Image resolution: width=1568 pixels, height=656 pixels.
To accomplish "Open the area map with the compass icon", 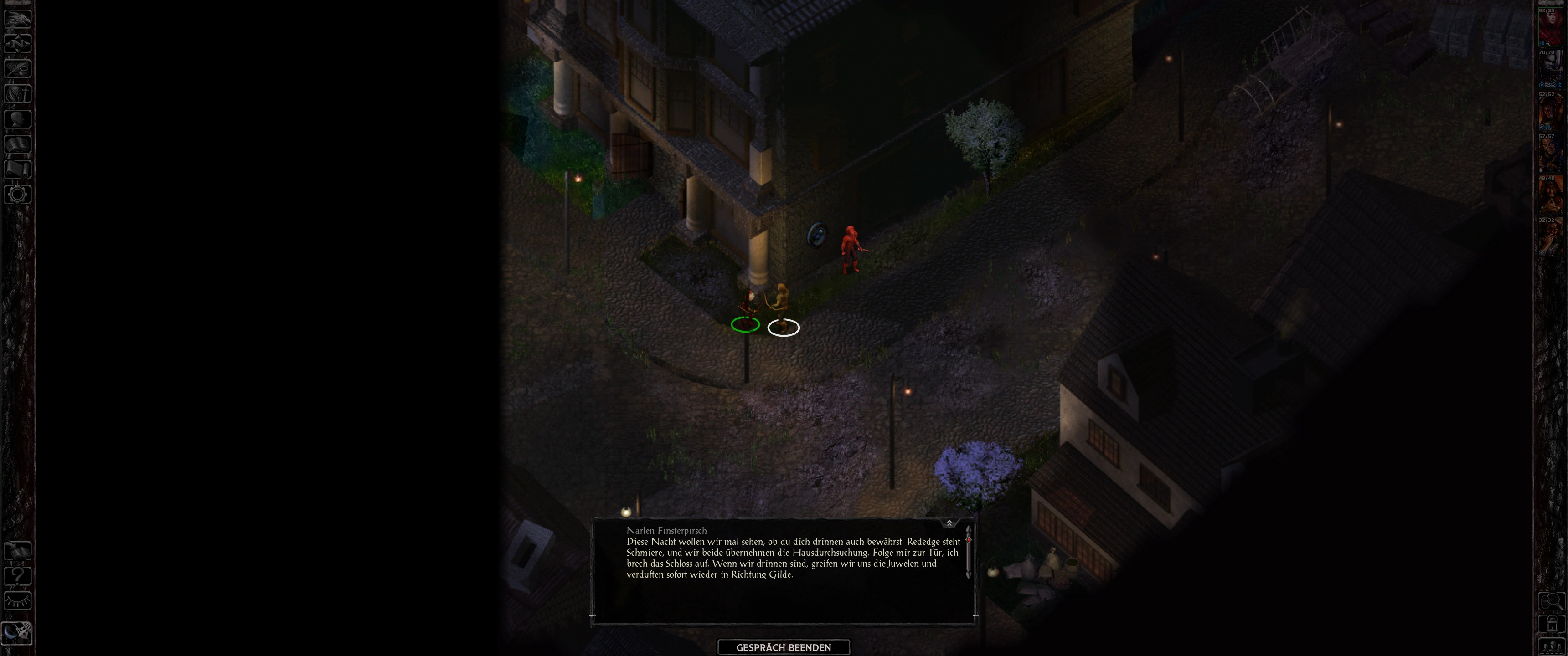I will pos(18,43).
